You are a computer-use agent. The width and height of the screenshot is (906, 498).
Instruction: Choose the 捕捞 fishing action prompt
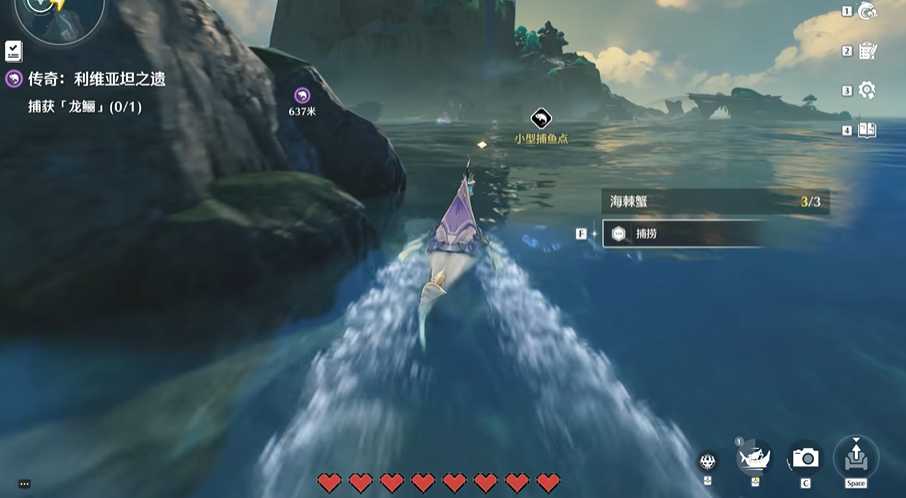[680, 233]
